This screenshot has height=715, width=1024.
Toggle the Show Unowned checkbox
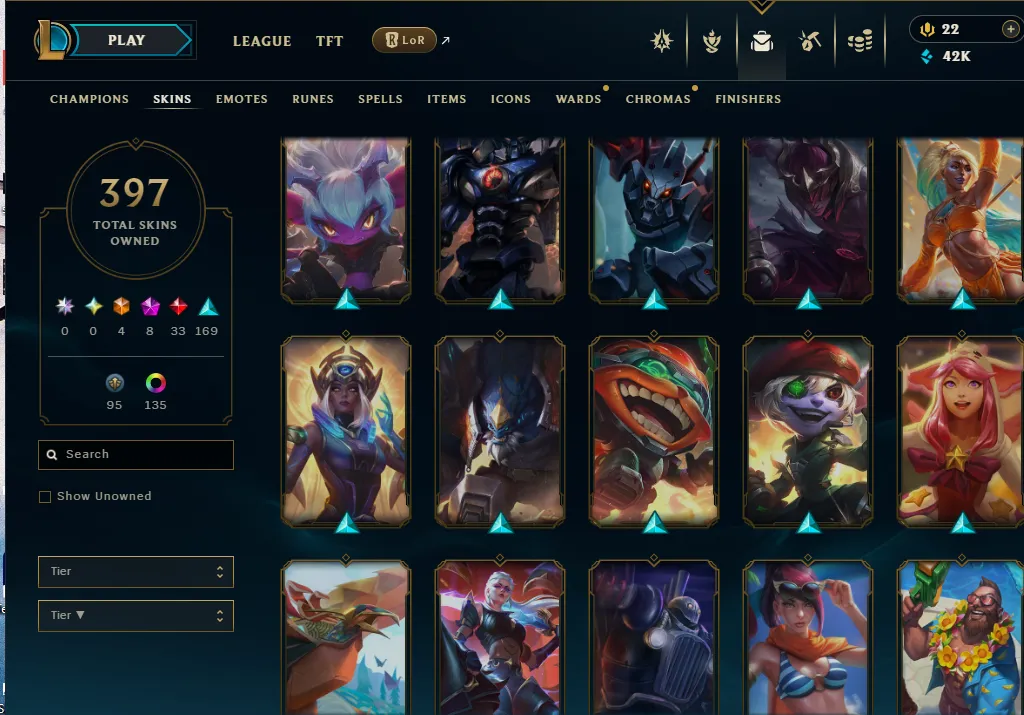pyautogui.click(x=45, y=497)
